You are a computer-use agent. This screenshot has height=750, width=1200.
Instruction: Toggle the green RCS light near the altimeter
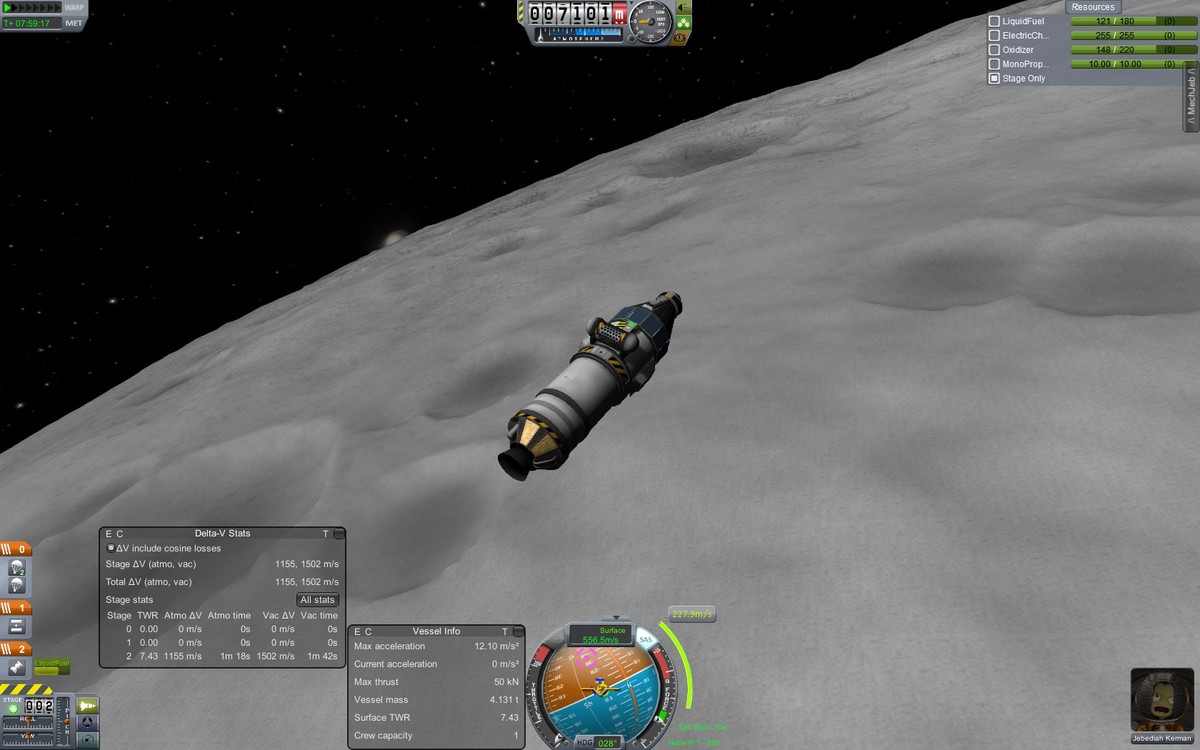coord(684,21)
